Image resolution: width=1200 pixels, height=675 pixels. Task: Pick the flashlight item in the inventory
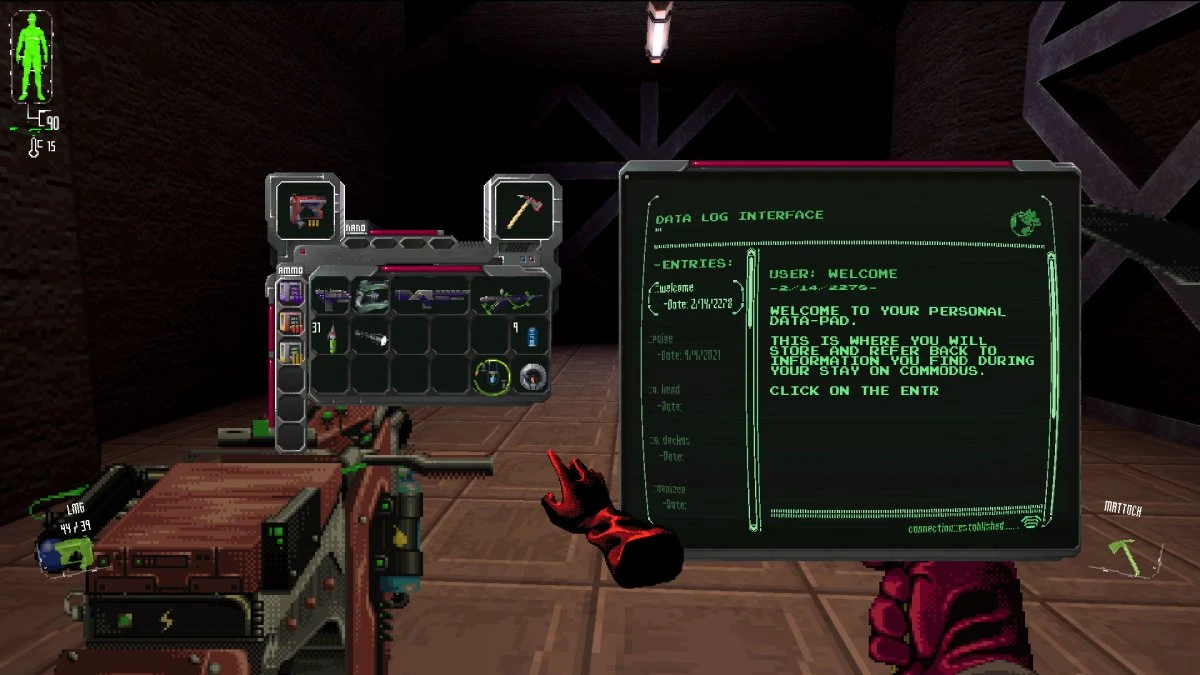coord(370,338)
